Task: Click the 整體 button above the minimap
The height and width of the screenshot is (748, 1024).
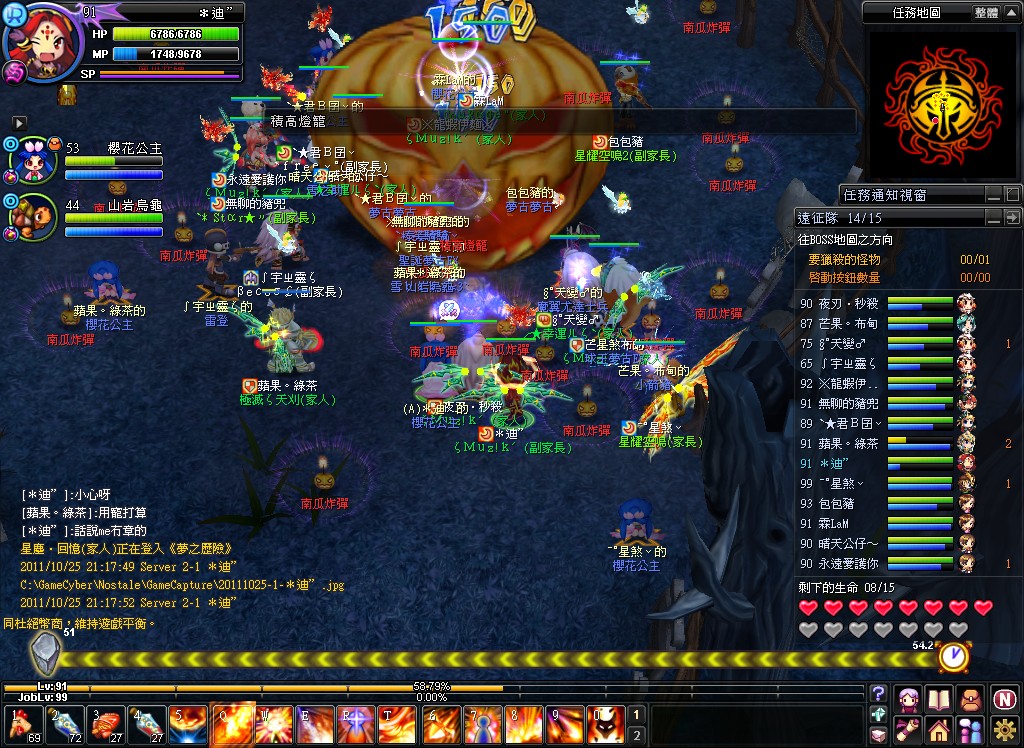Action: point(985,13)
